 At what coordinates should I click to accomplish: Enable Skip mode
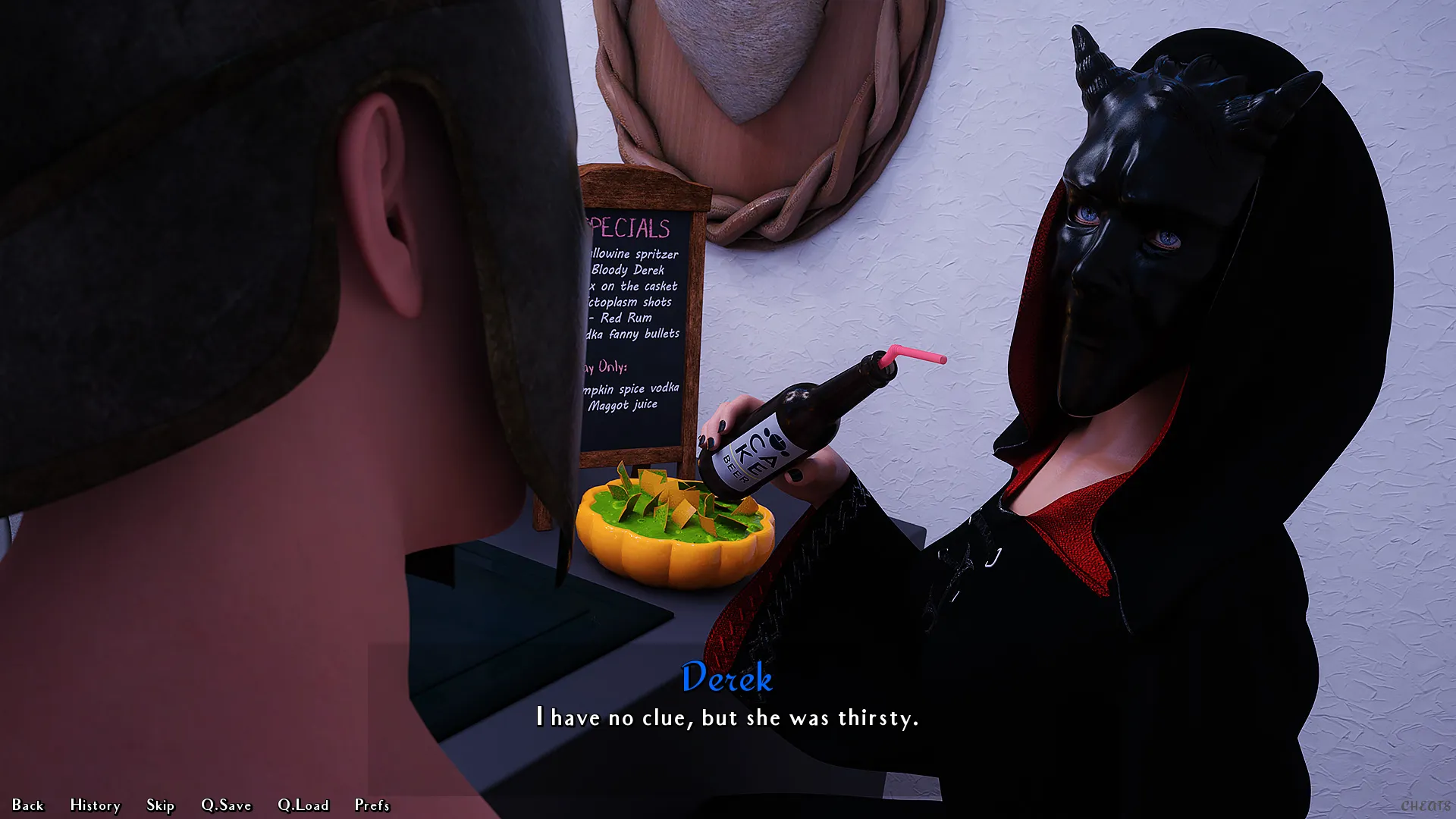click(160, 805)
